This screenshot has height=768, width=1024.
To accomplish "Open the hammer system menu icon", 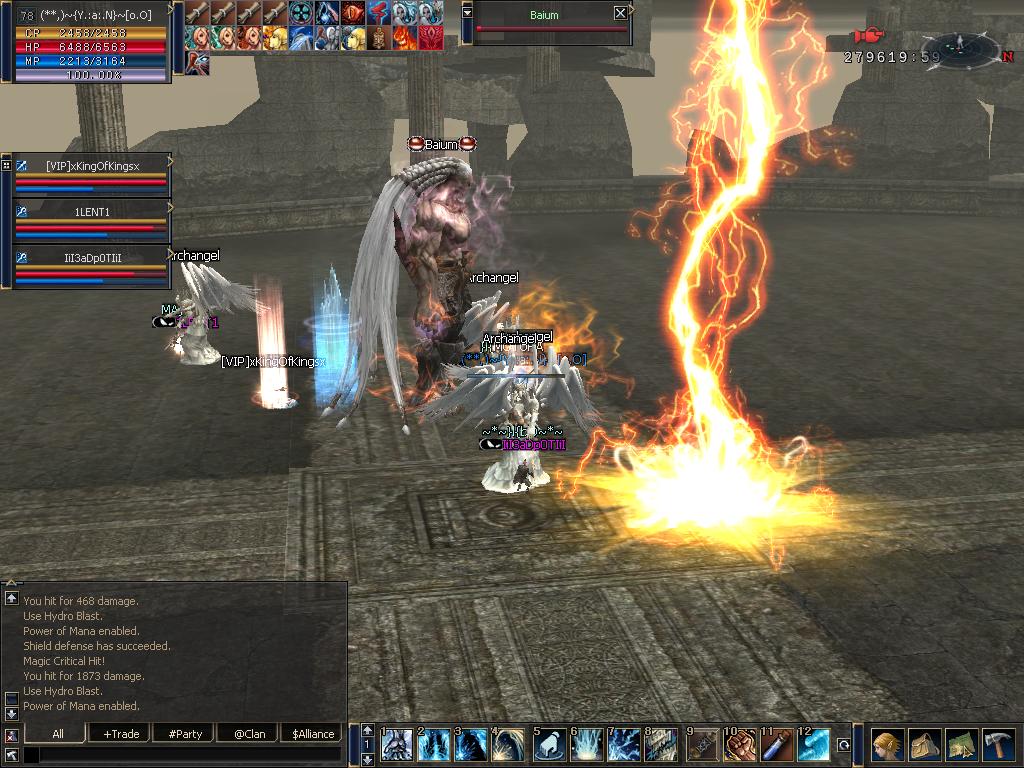I will click(x=1000, y=745).
